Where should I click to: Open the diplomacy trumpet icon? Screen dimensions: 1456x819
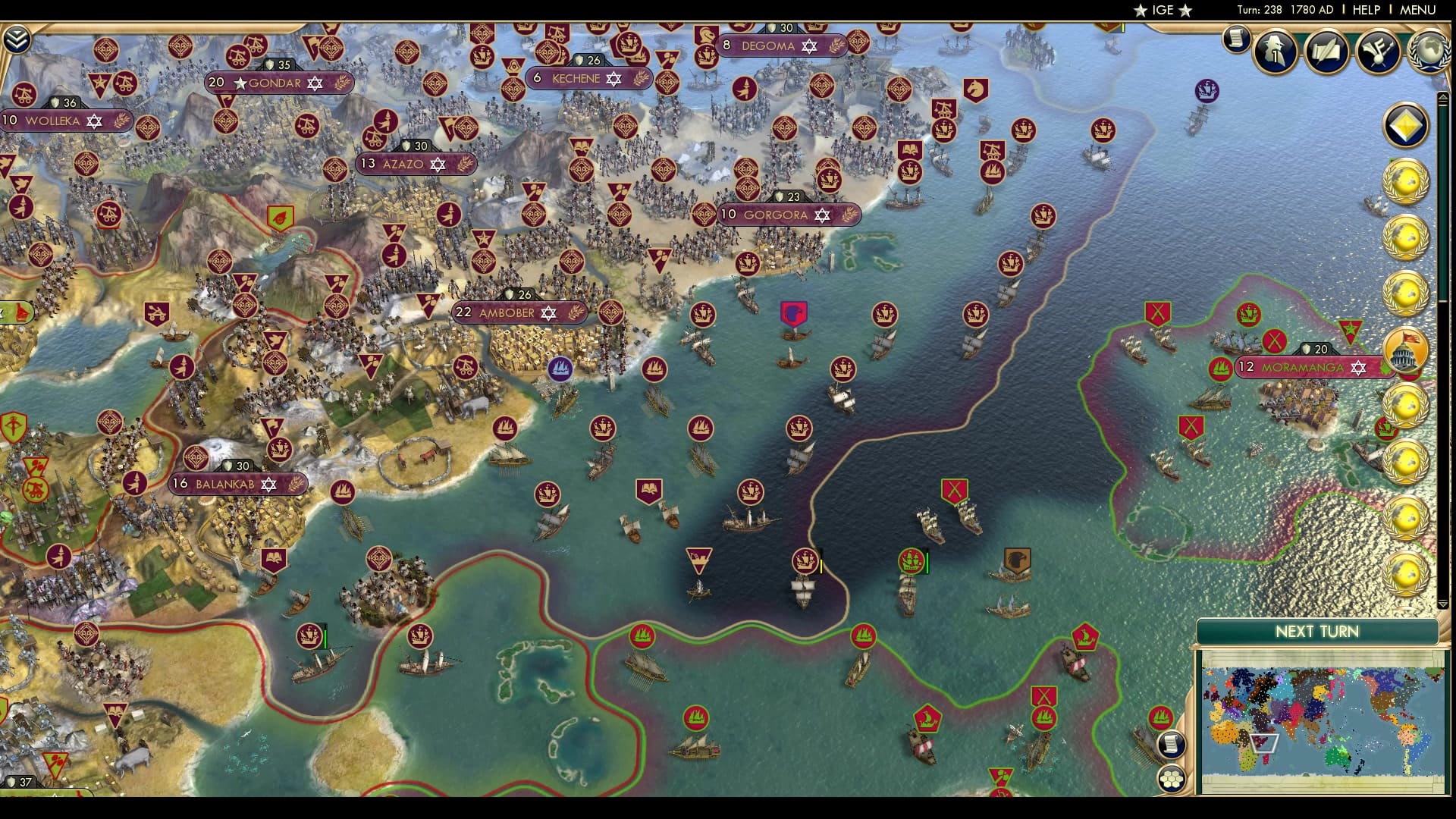coord(1377,50)
